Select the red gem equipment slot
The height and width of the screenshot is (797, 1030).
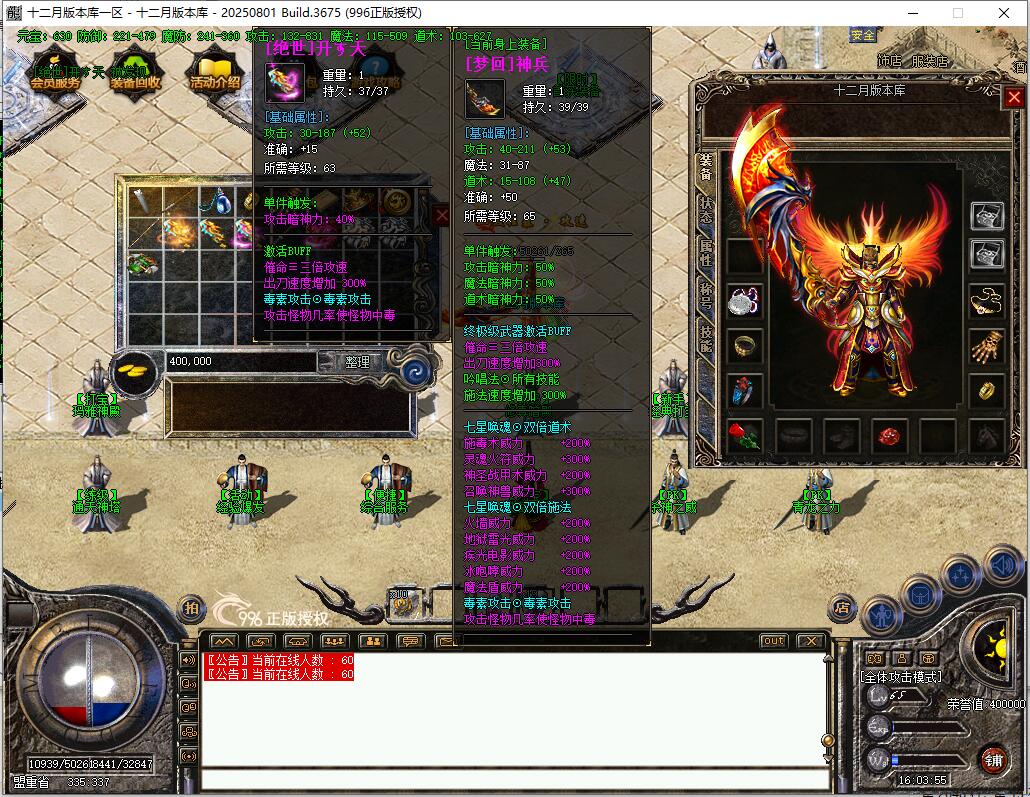[x=889, y=435]
